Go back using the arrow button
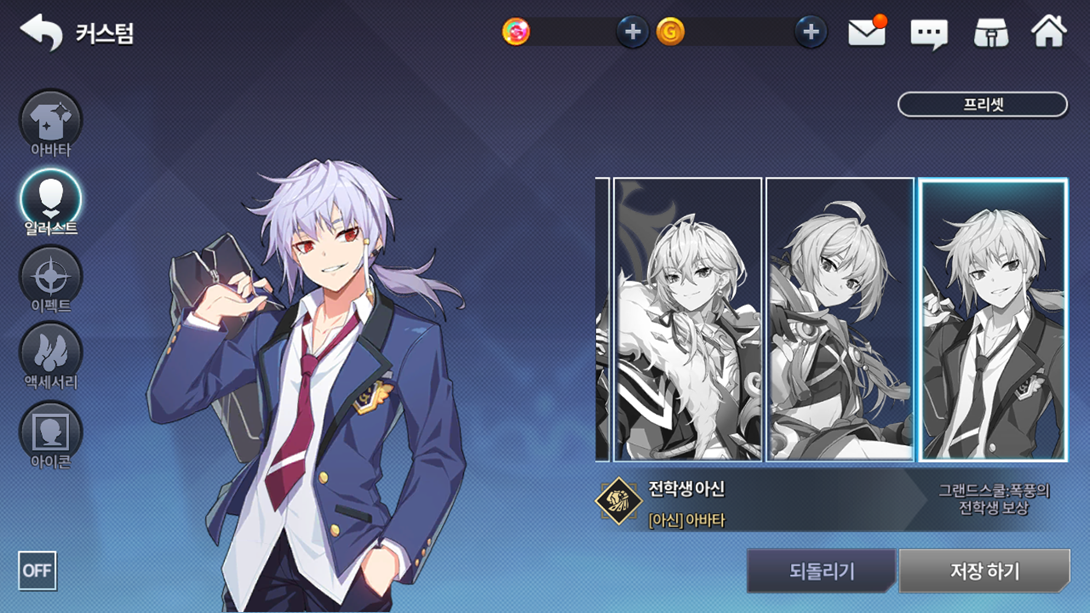Screen dimensions: 1090x613 tap(40, 32)
